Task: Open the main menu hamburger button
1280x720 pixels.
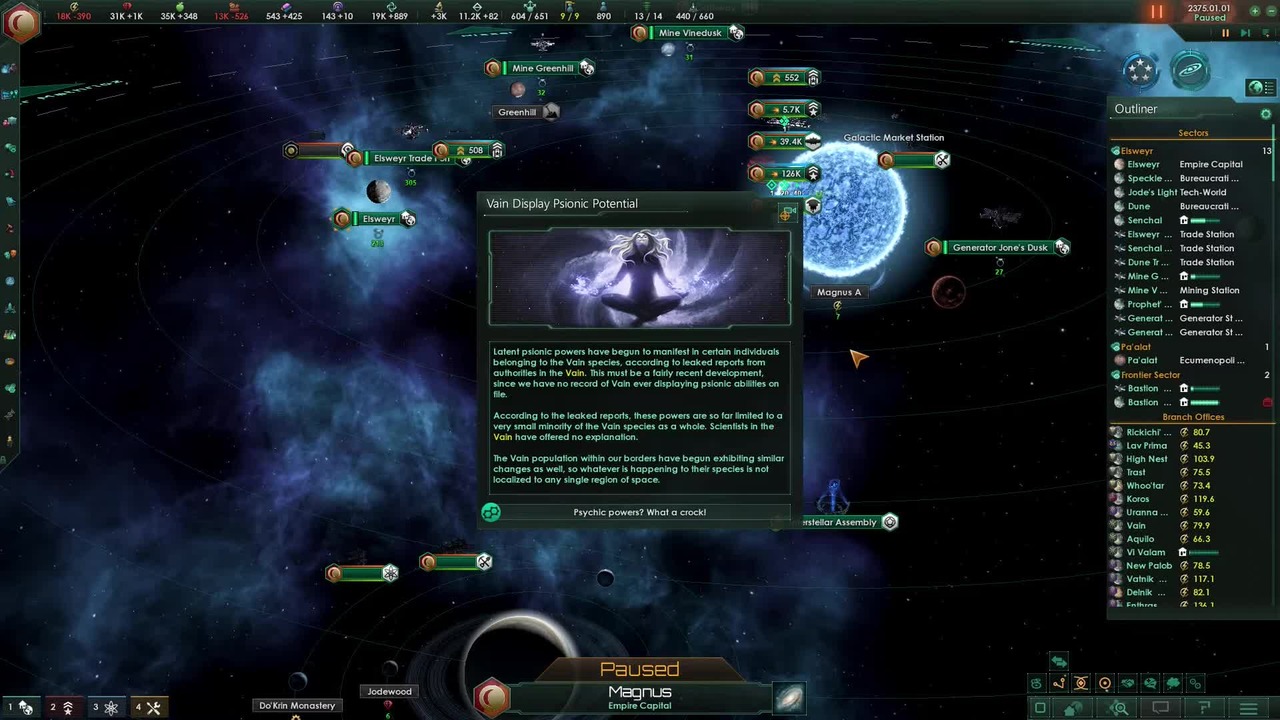Action: click(x=1248, y=709)
